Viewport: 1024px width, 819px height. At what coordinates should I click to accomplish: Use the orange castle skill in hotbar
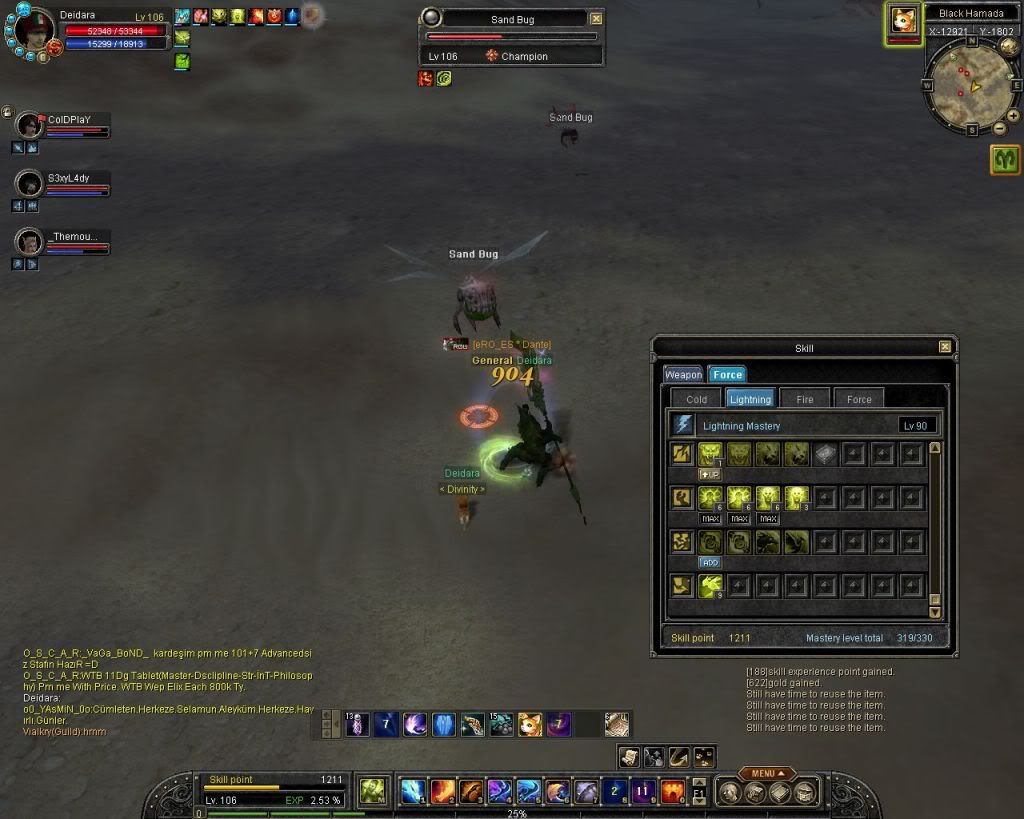(673, 792)
